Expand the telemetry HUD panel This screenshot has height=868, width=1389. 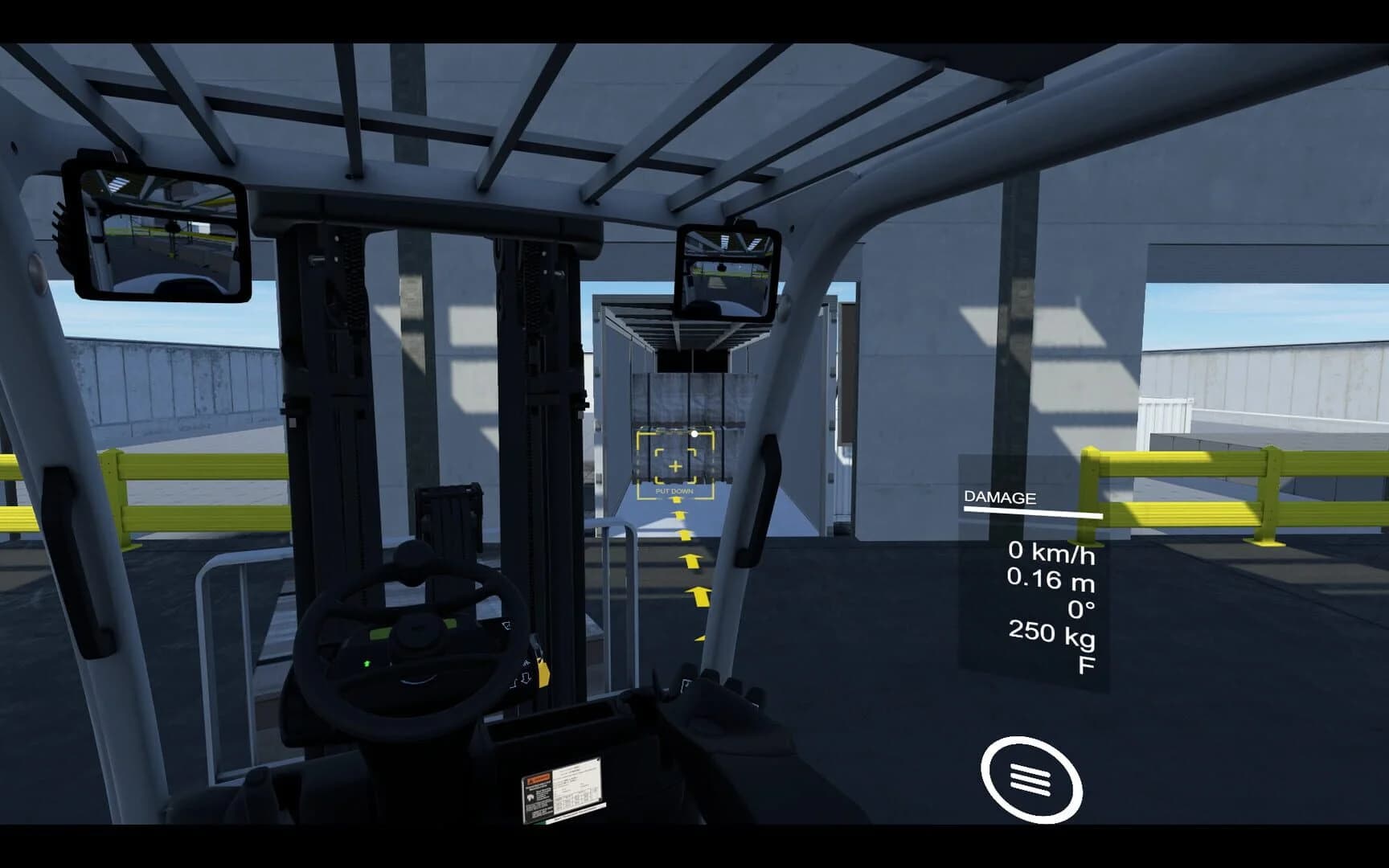click(x=1037, y=579)
